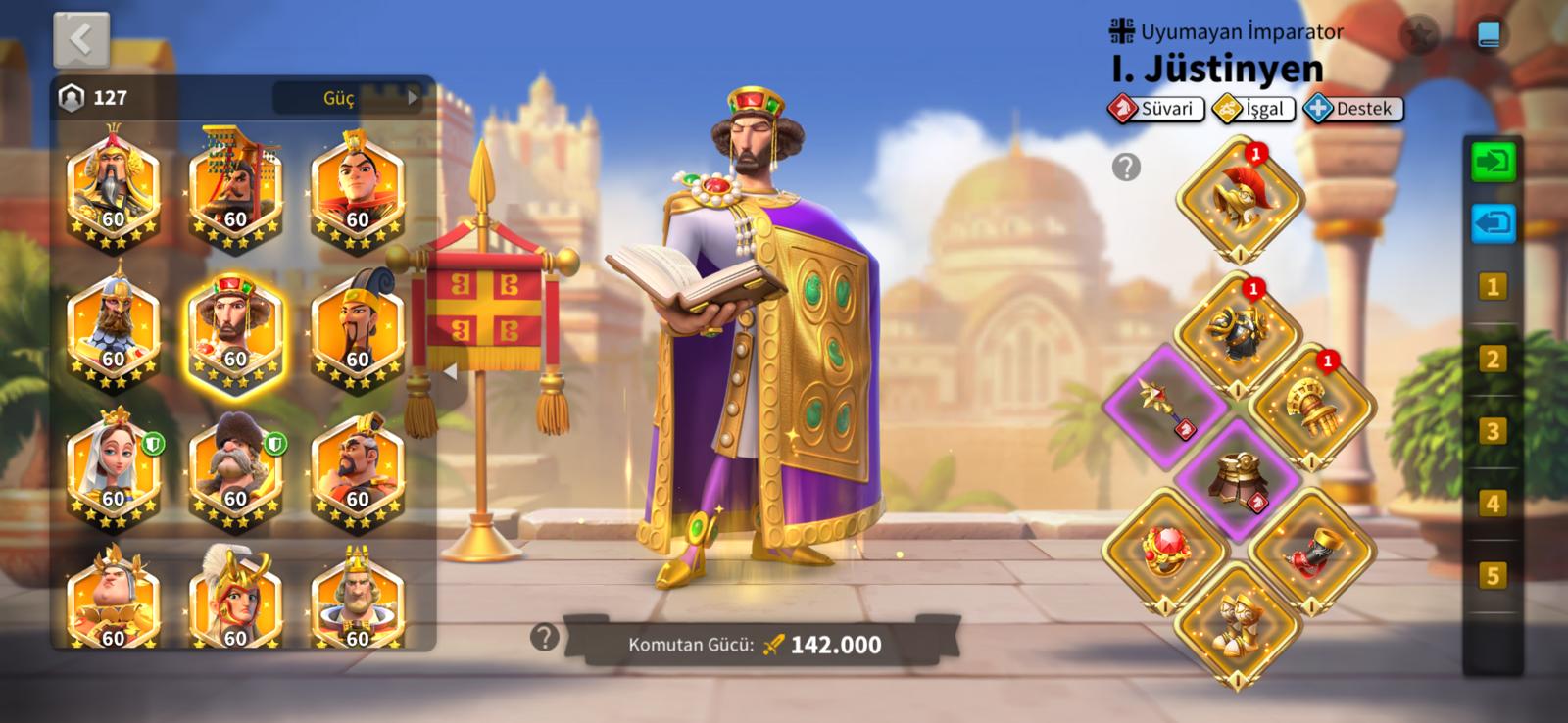Open the blue book icon
Screen dimensions: 1568x723
coord(1488,35)
